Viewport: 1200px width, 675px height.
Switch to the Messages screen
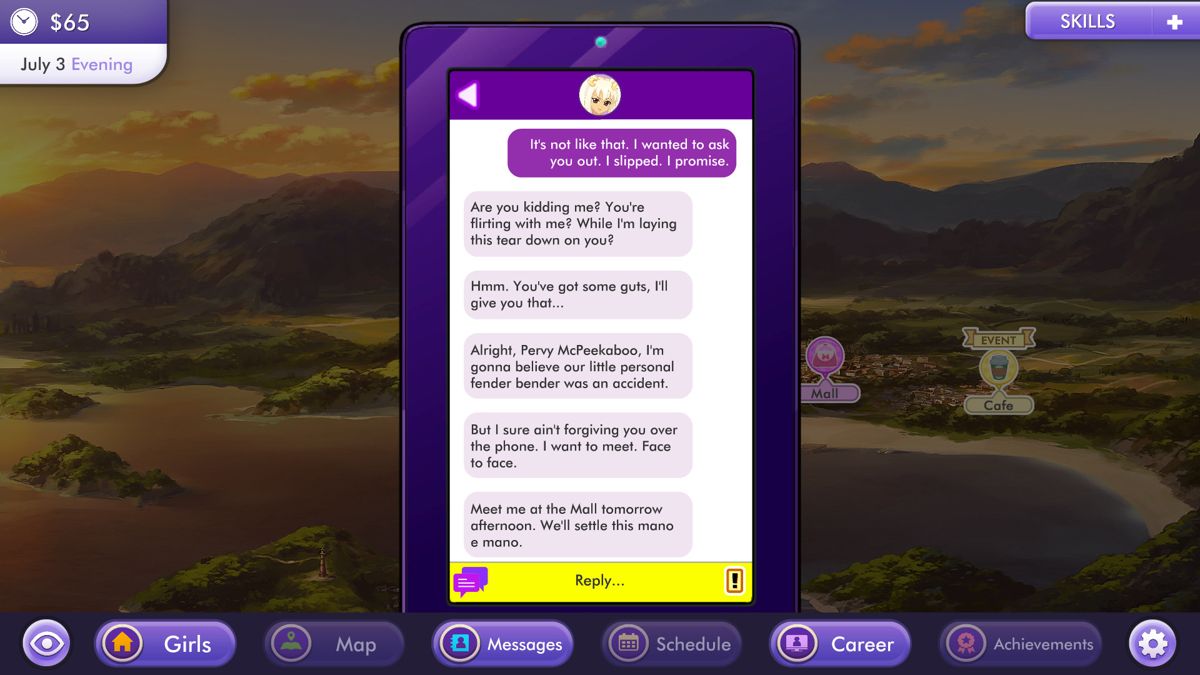(503, 644)
